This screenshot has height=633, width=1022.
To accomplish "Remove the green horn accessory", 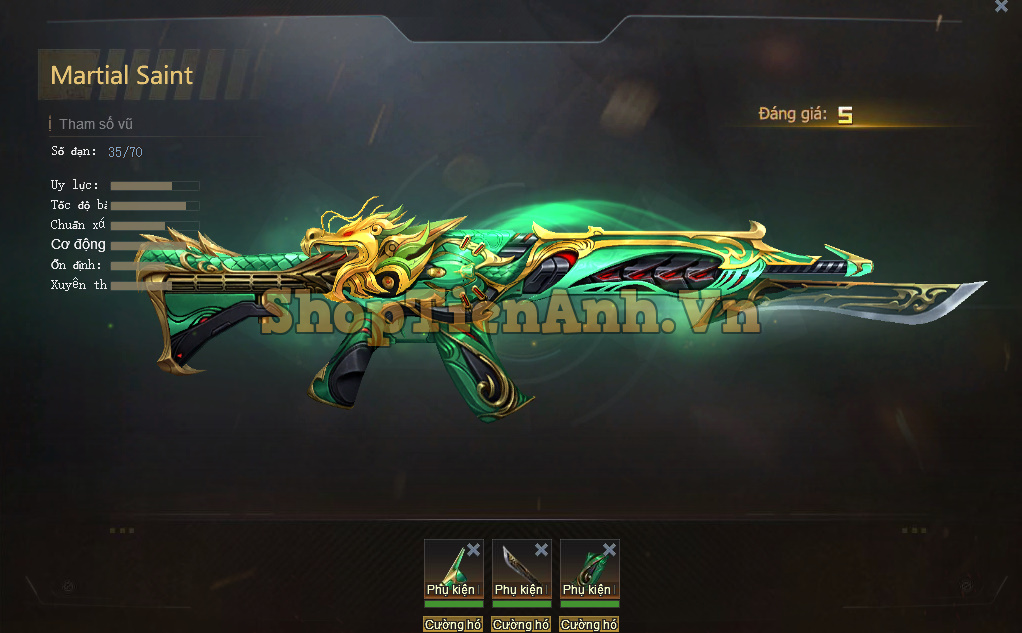I will pyautogui.click(x=473, y=550).
